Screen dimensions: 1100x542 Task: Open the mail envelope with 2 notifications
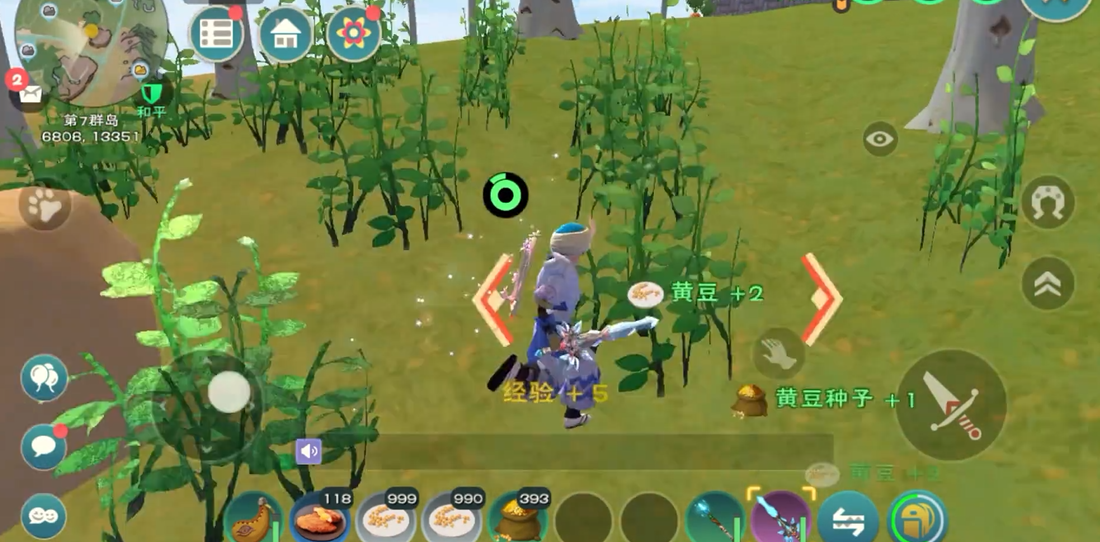point(29,94)
